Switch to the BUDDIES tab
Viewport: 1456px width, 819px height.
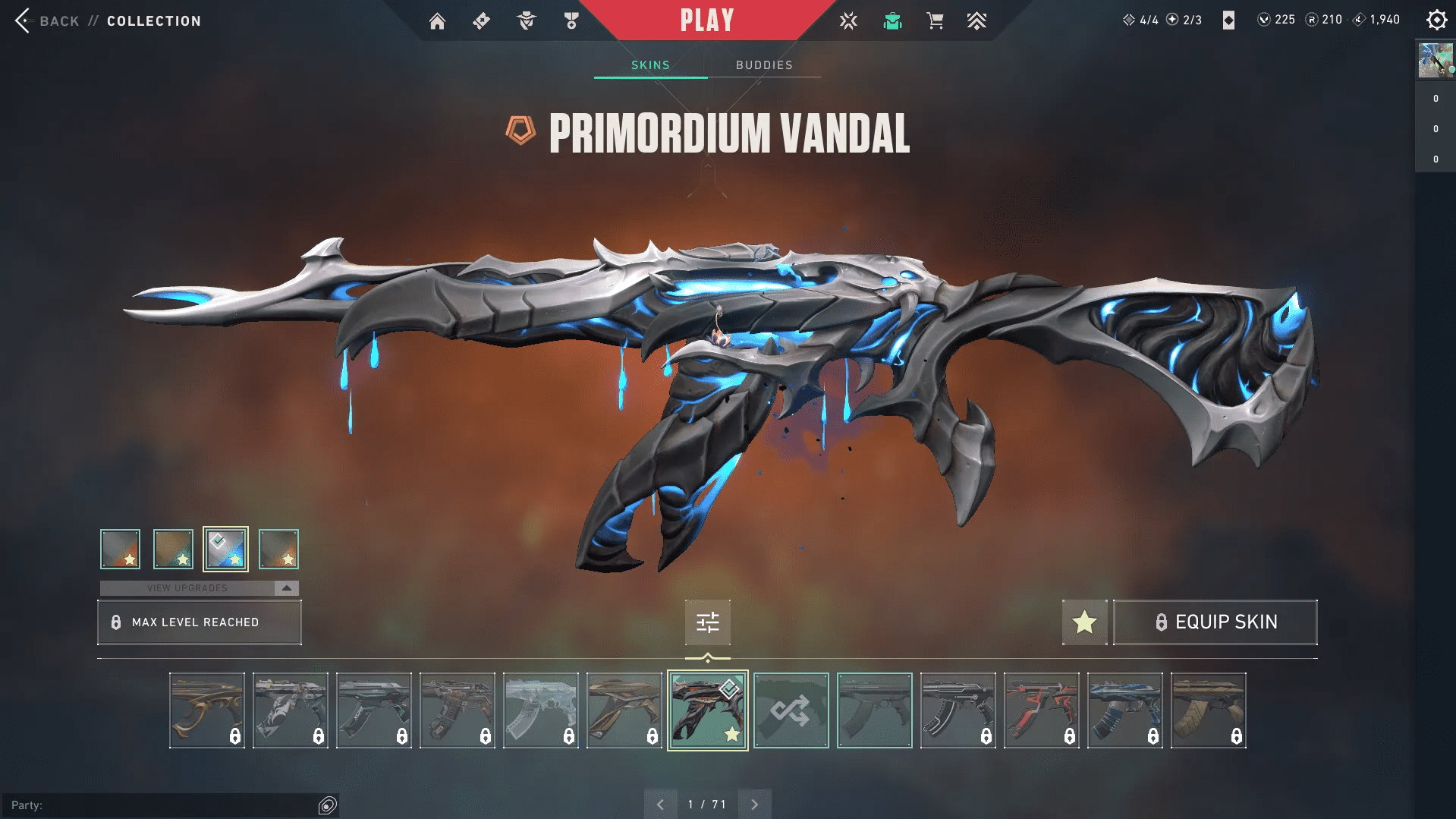pyautogui.click(x=763, y=65)
